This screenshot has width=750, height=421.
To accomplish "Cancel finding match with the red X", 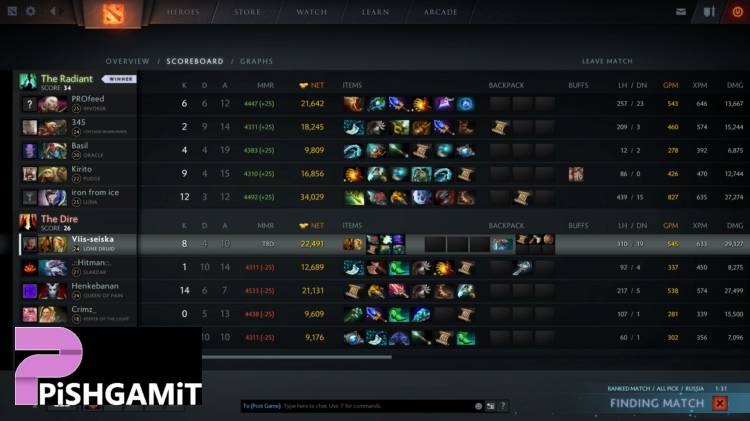I will pos(719,403).
